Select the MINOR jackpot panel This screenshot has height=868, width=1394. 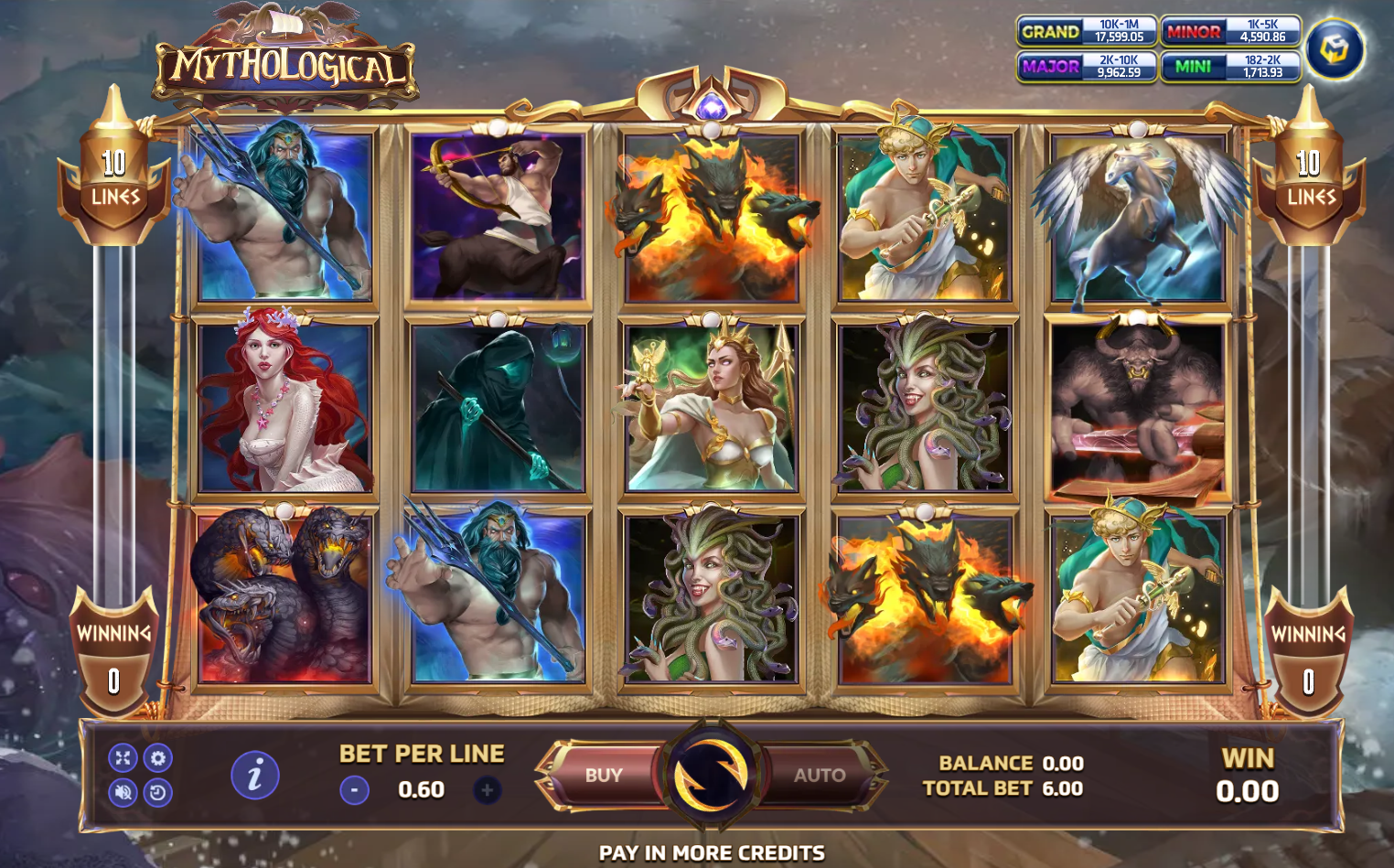(x=1230, y=31)
